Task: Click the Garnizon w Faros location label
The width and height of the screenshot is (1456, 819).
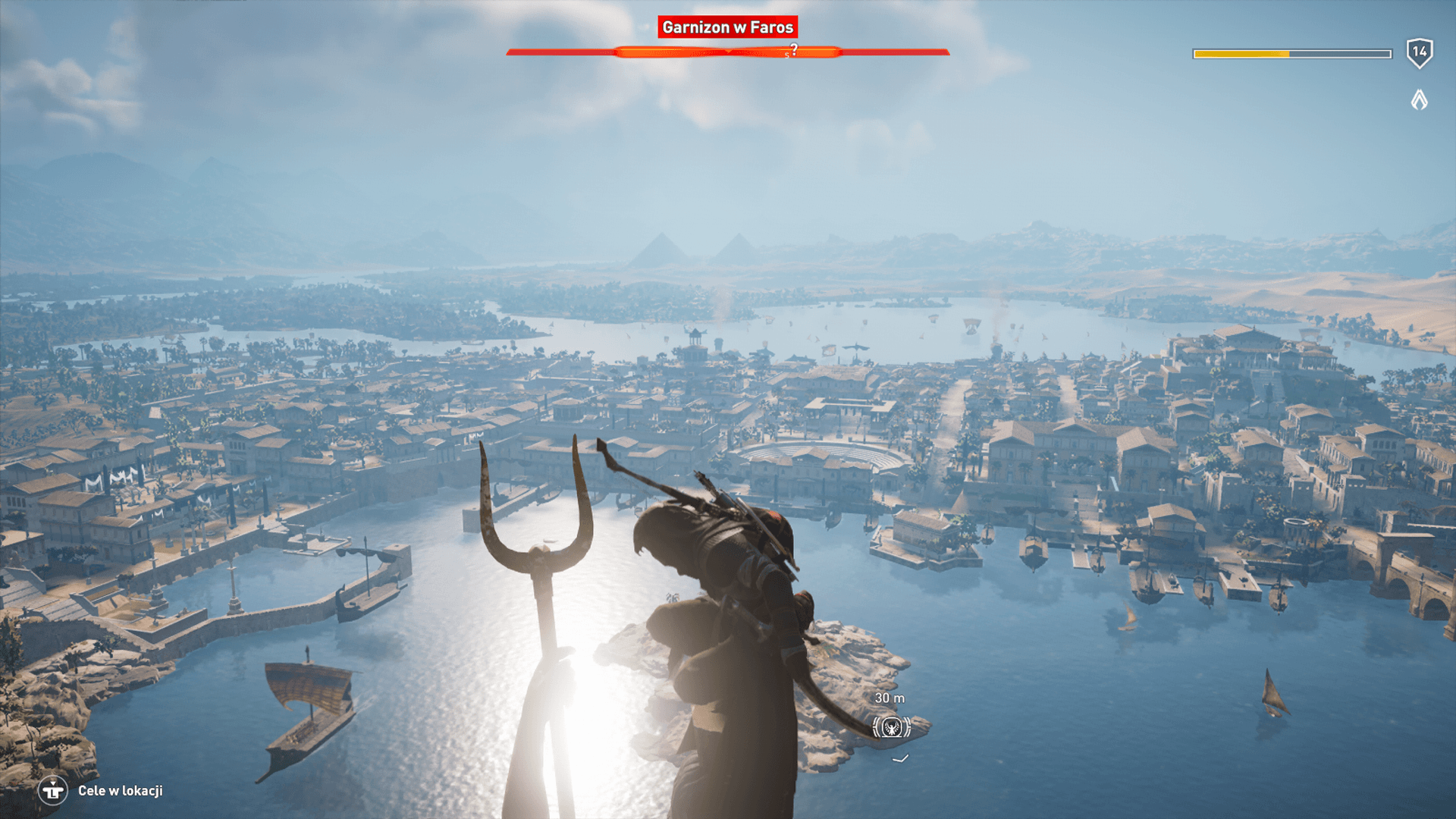Action: tap(727, 27)
